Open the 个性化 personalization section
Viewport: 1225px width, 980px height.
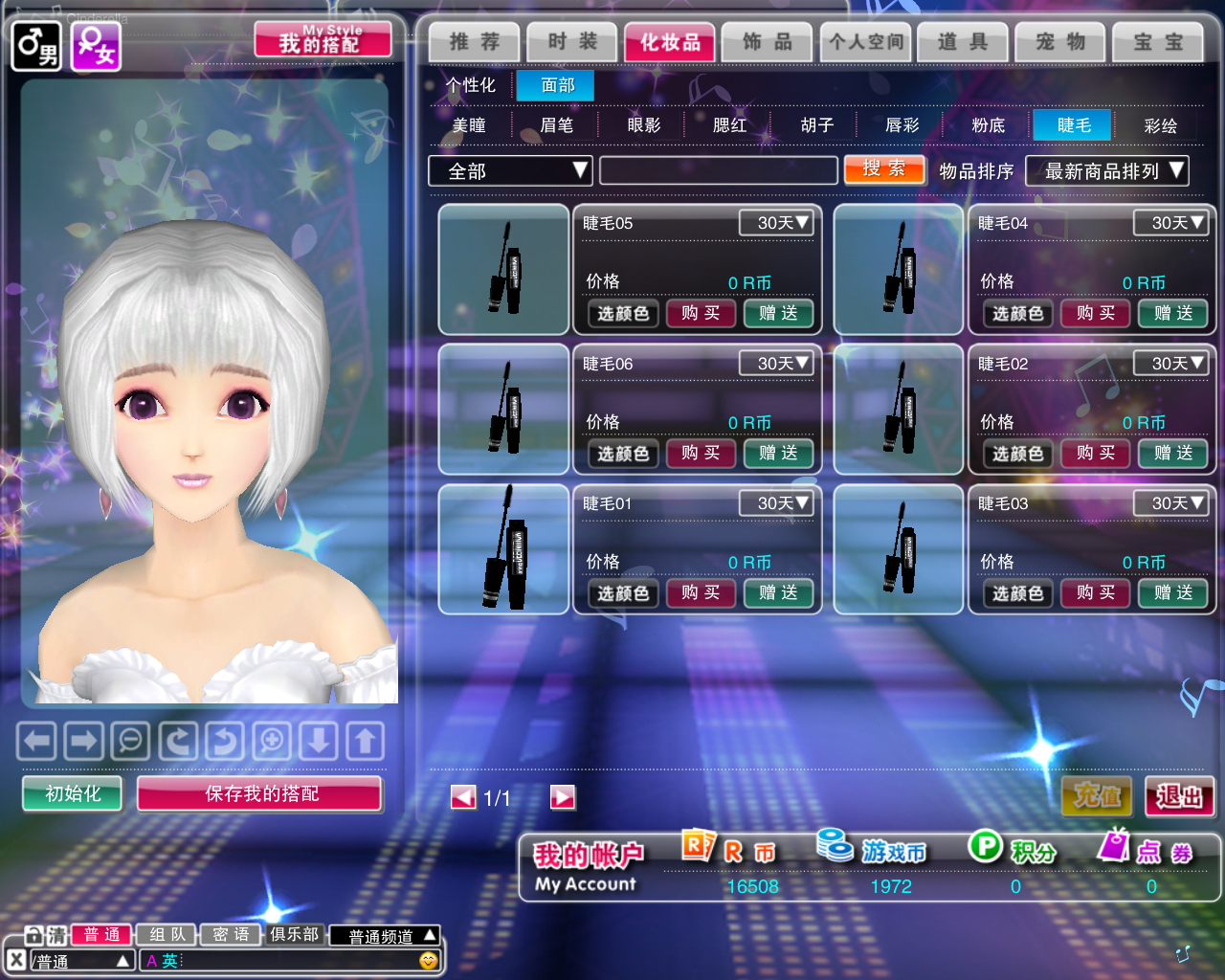tap(471, 85)
